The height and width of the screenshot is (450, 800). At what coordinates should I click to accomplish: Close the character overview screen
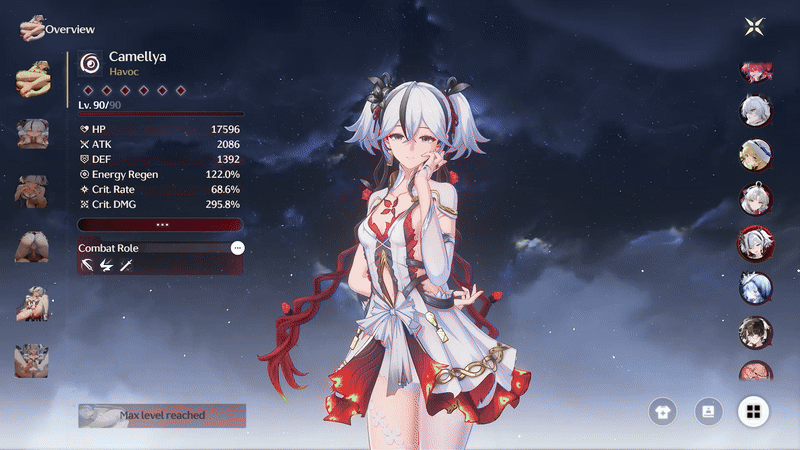point(754,27)
